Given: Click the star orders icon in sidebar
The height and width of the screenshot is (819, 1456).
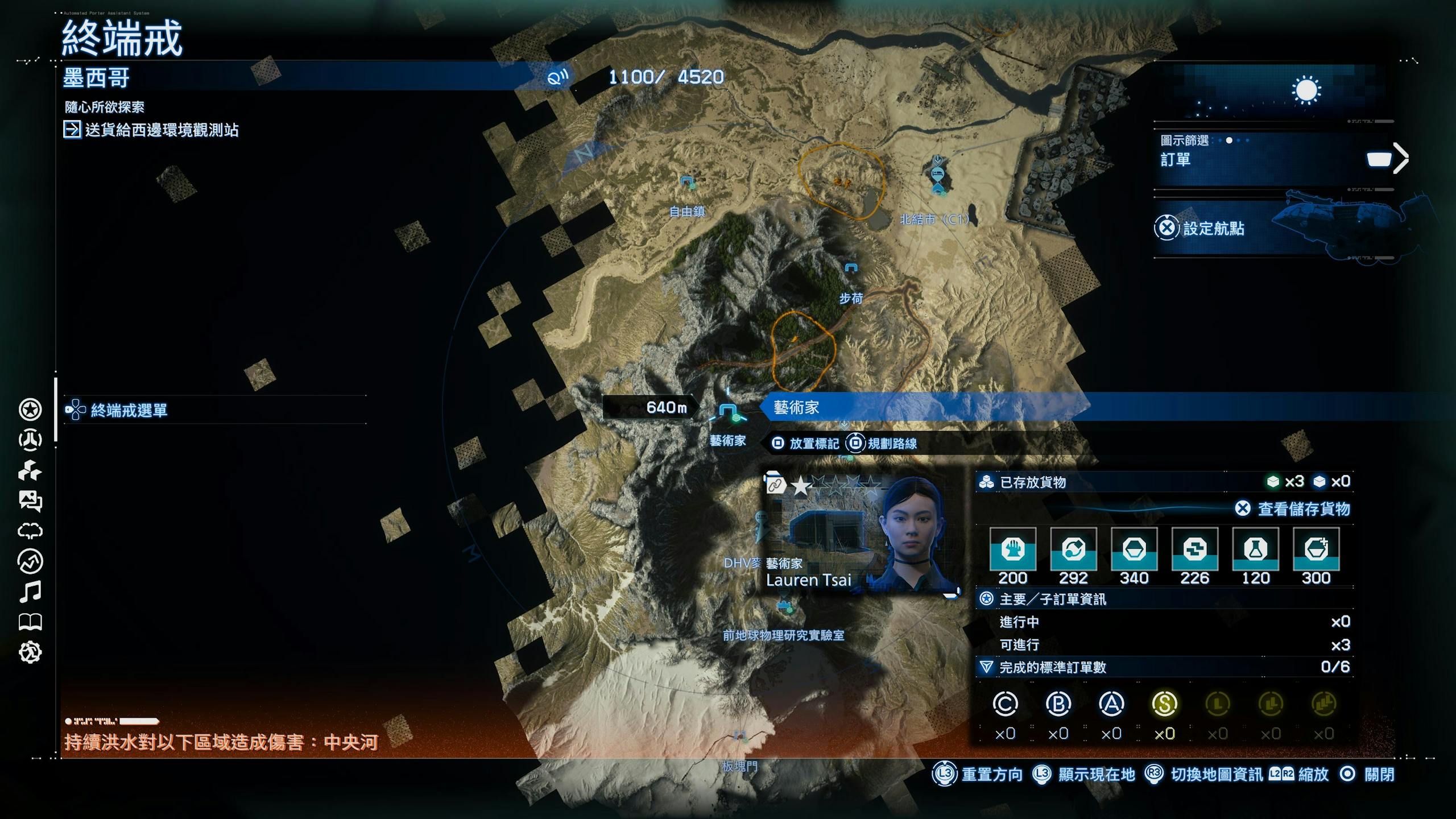Looking at the screenshot, I should pyautogui.click(x=30, y=409).
